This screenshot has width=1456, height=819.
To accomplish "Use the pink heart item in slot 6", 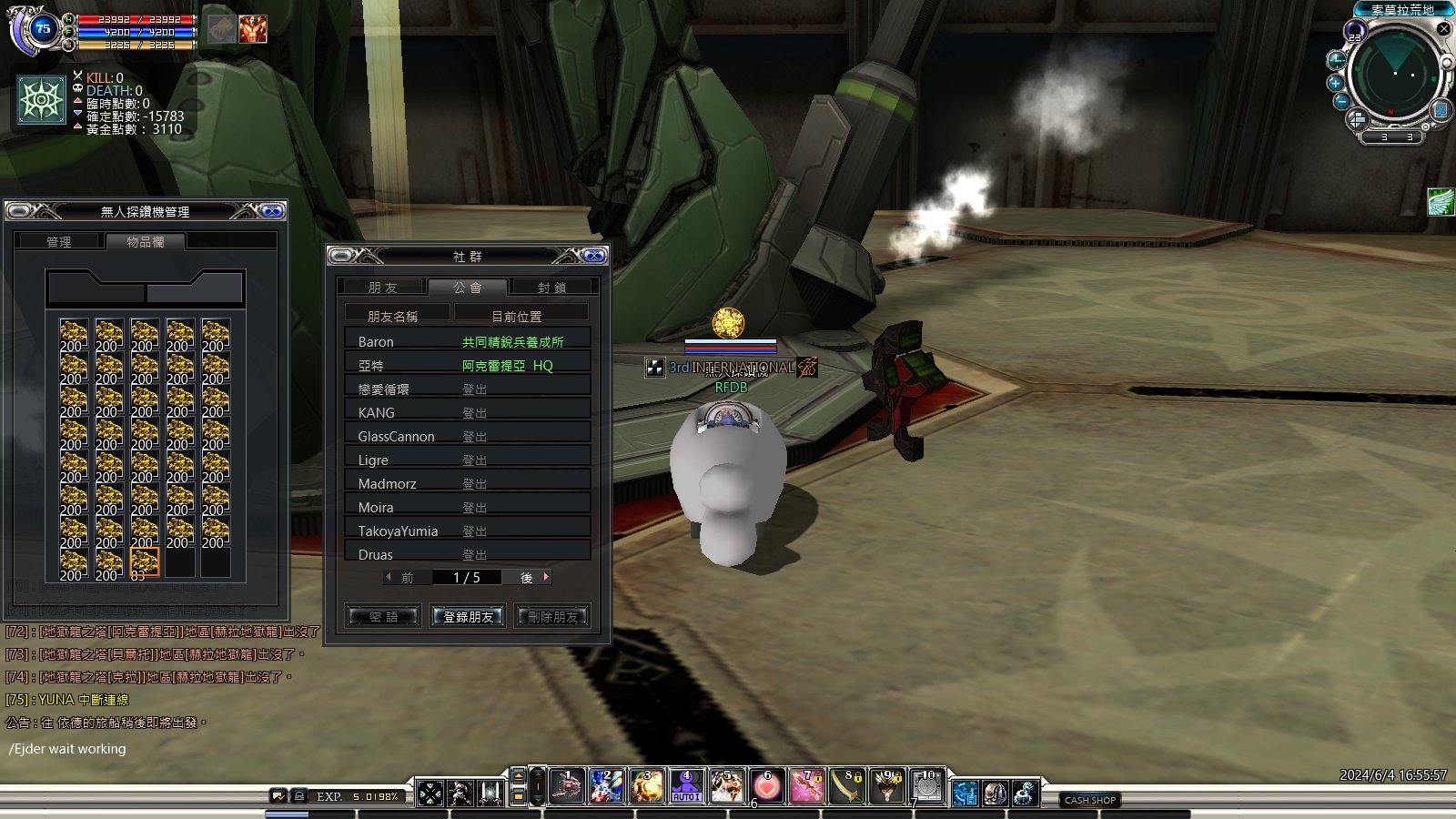I will pyautogui.click(x=767, y=787).
